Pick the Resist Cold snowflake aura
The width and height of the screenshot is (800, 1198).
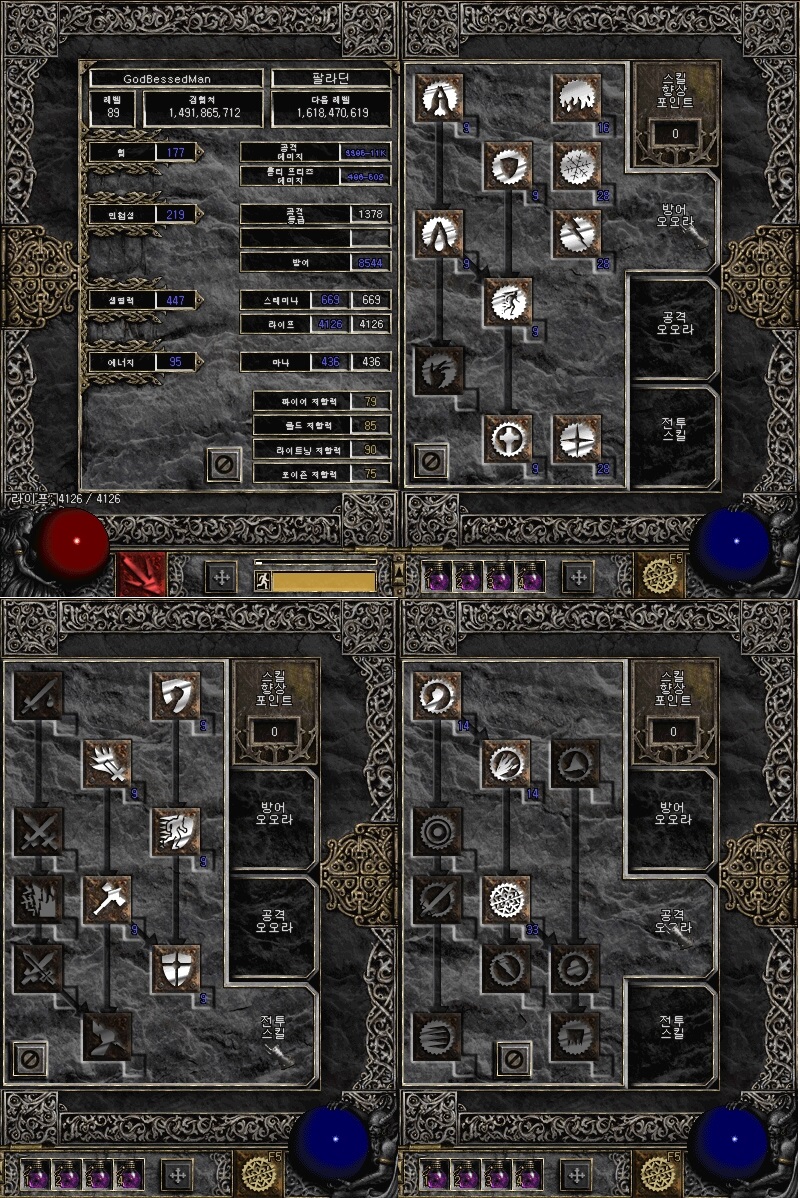(x=577, y=166)
